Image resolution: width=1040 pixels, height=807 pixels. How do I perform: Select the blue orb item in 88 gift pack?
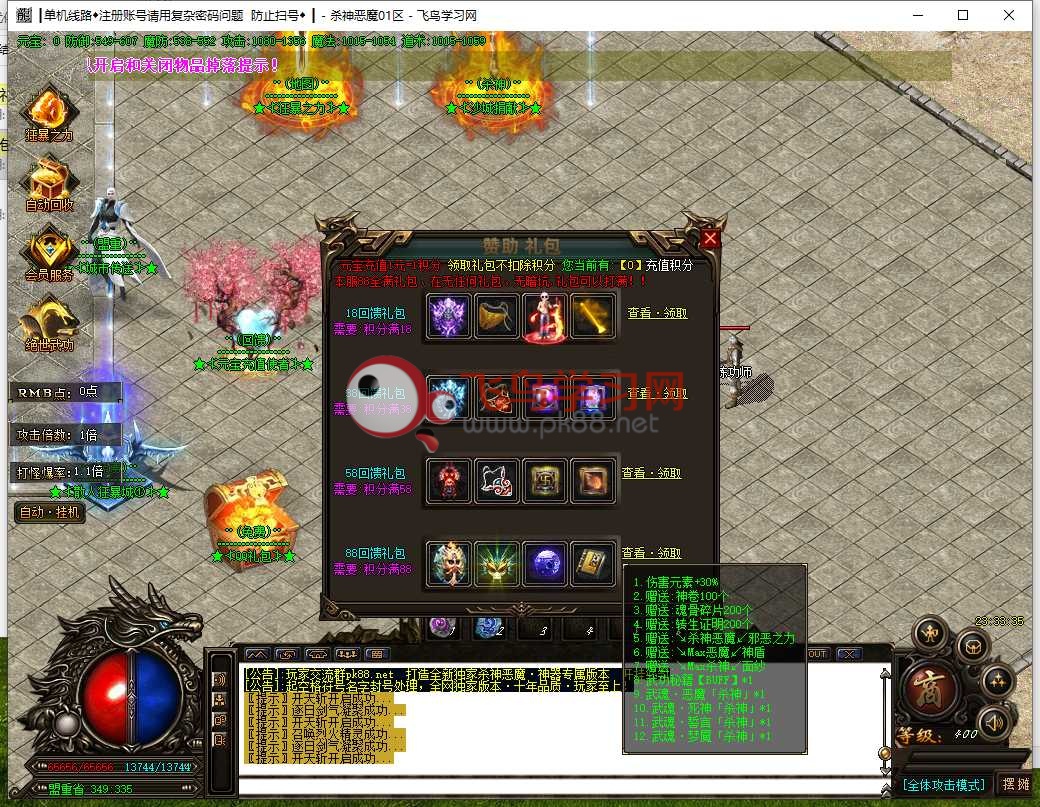(545, 564)
